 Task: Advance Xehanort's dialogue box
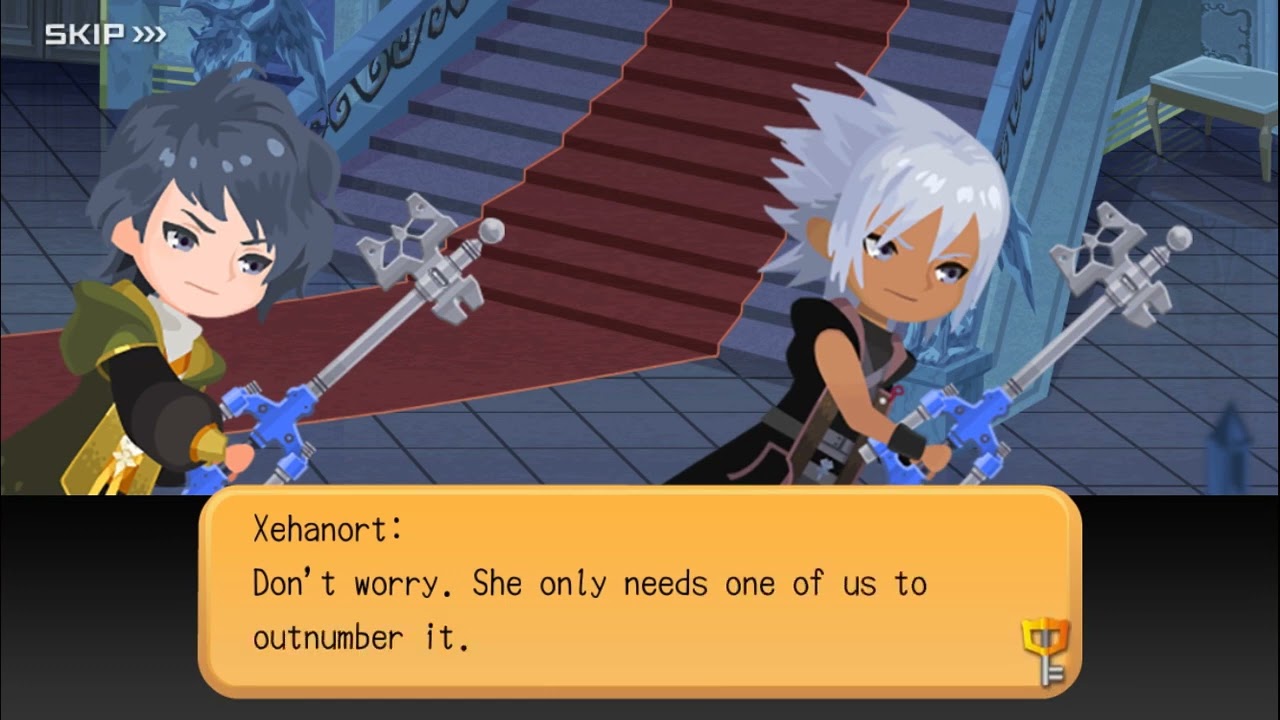coord(638,592)
